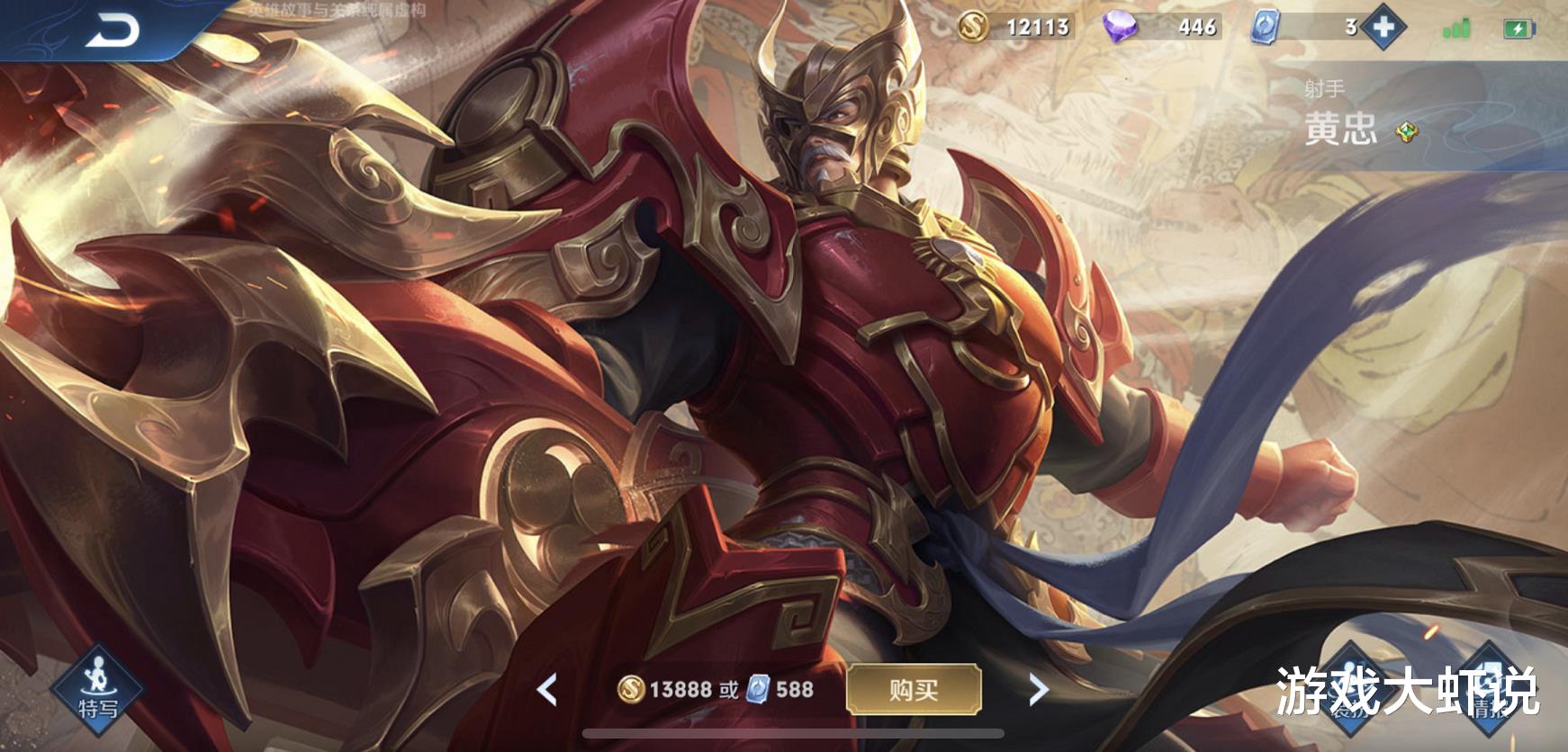Toggle the battery charging indicator
1568x752 pixels.
point(1520,28)
